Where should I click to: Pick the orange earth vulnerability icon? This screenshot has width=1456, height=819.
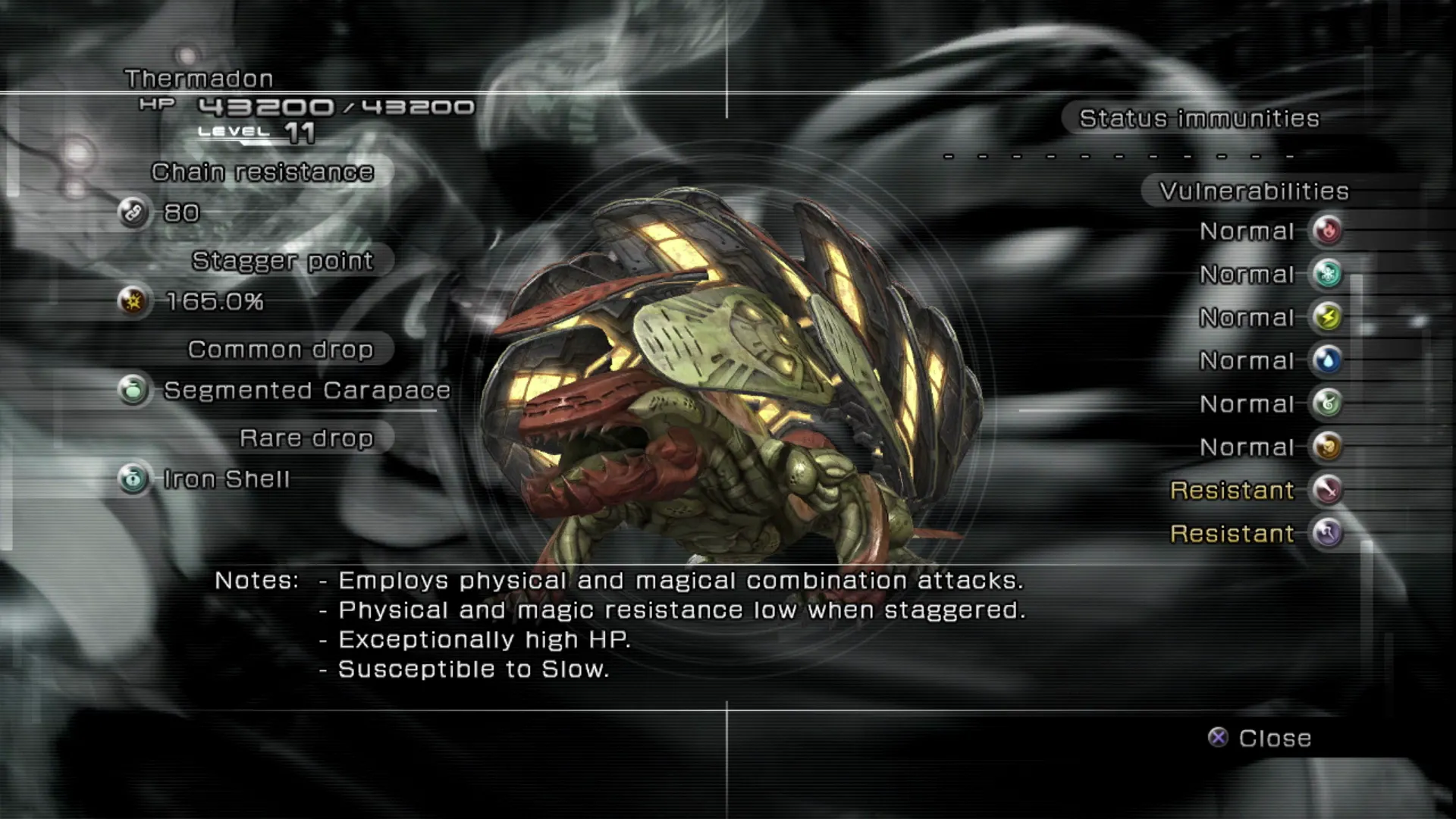point(1327,447)
